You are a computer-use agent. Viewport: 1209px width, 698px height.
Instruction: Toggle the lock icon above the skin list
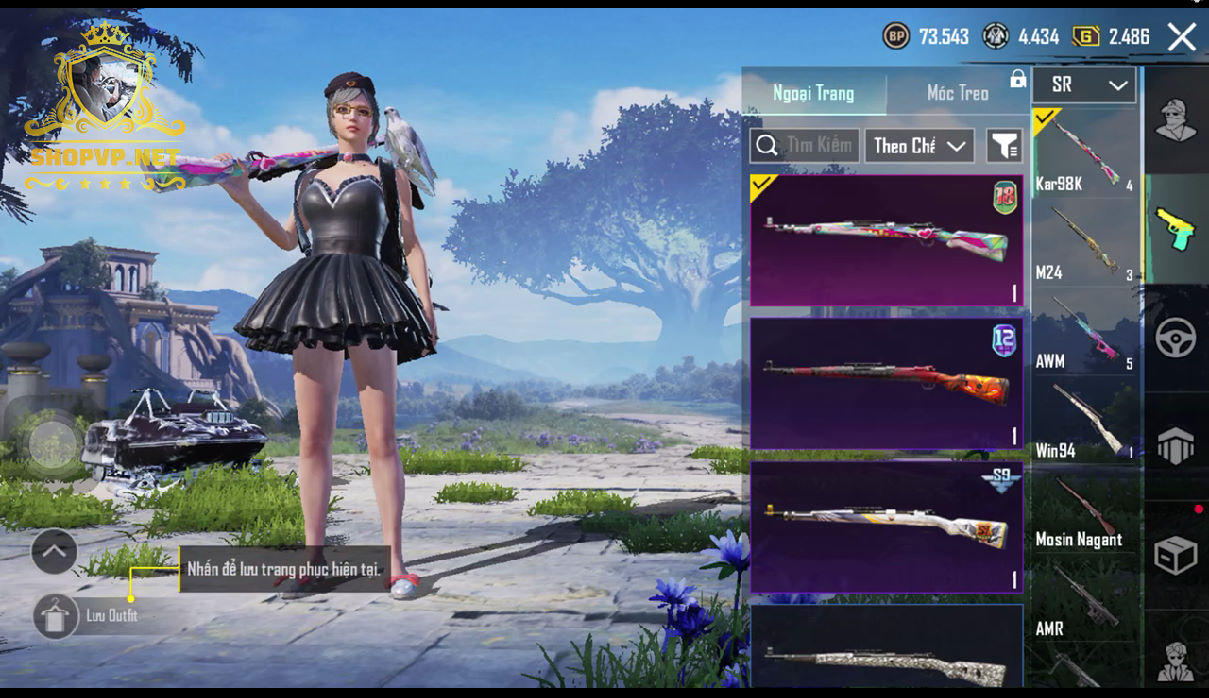tap(1018, 78)
